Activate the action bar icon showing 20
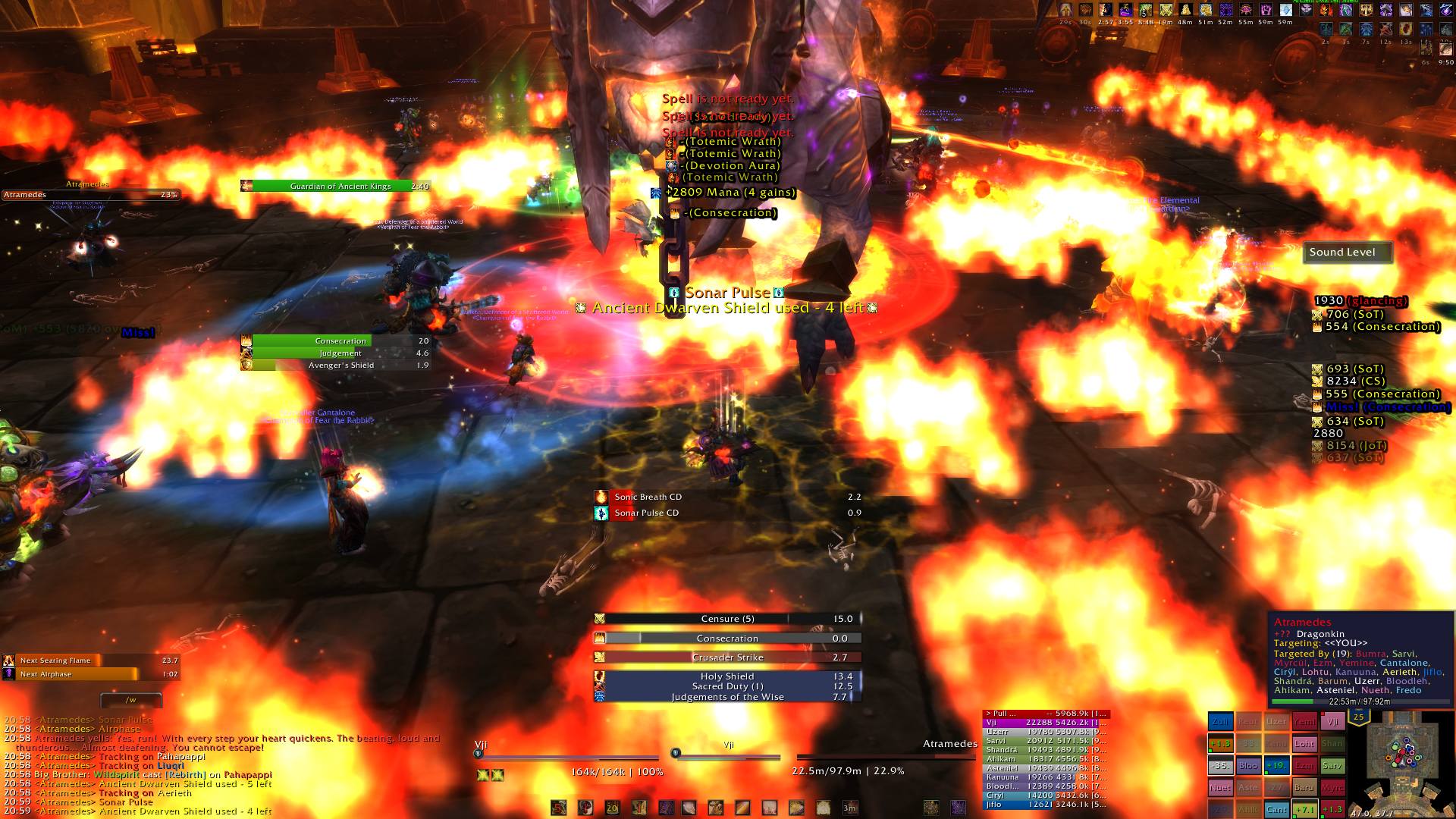The width and height of the screenshot is (1456, 819). (612, 808)
